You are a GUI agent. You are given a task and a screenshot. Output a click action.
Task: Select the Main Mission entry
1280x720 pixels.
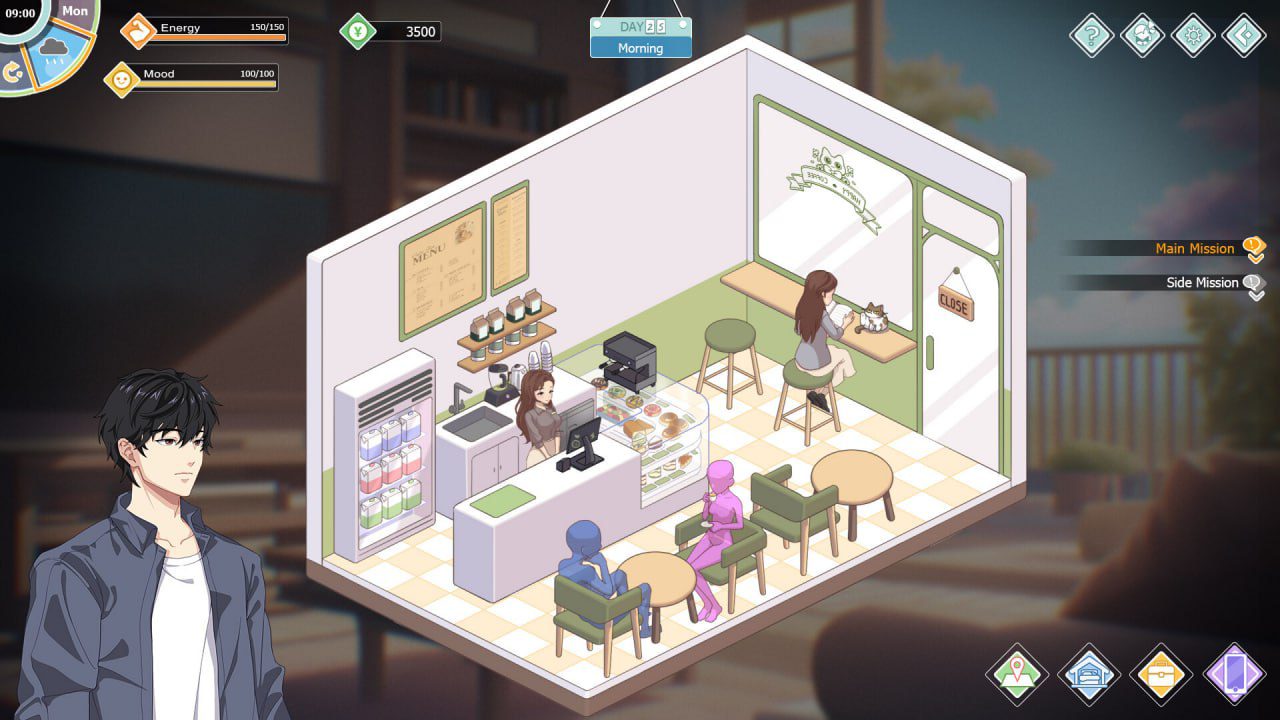pos(1193,248)
